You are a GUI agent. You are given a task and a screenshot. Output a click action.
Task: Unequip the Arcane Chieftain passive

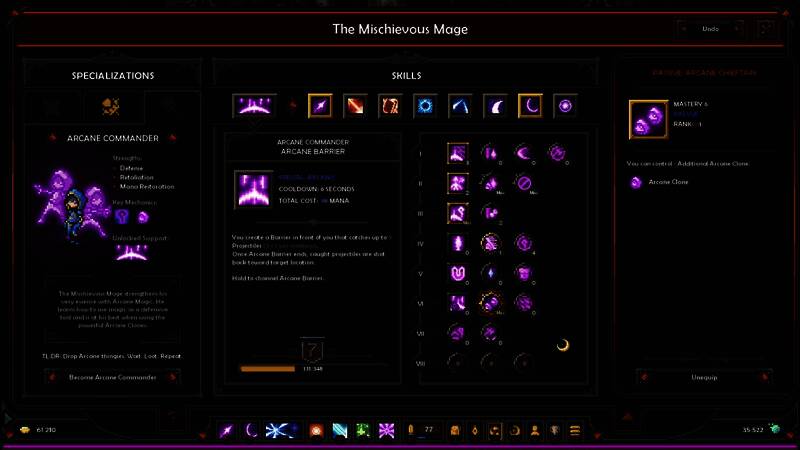point(704,377)
